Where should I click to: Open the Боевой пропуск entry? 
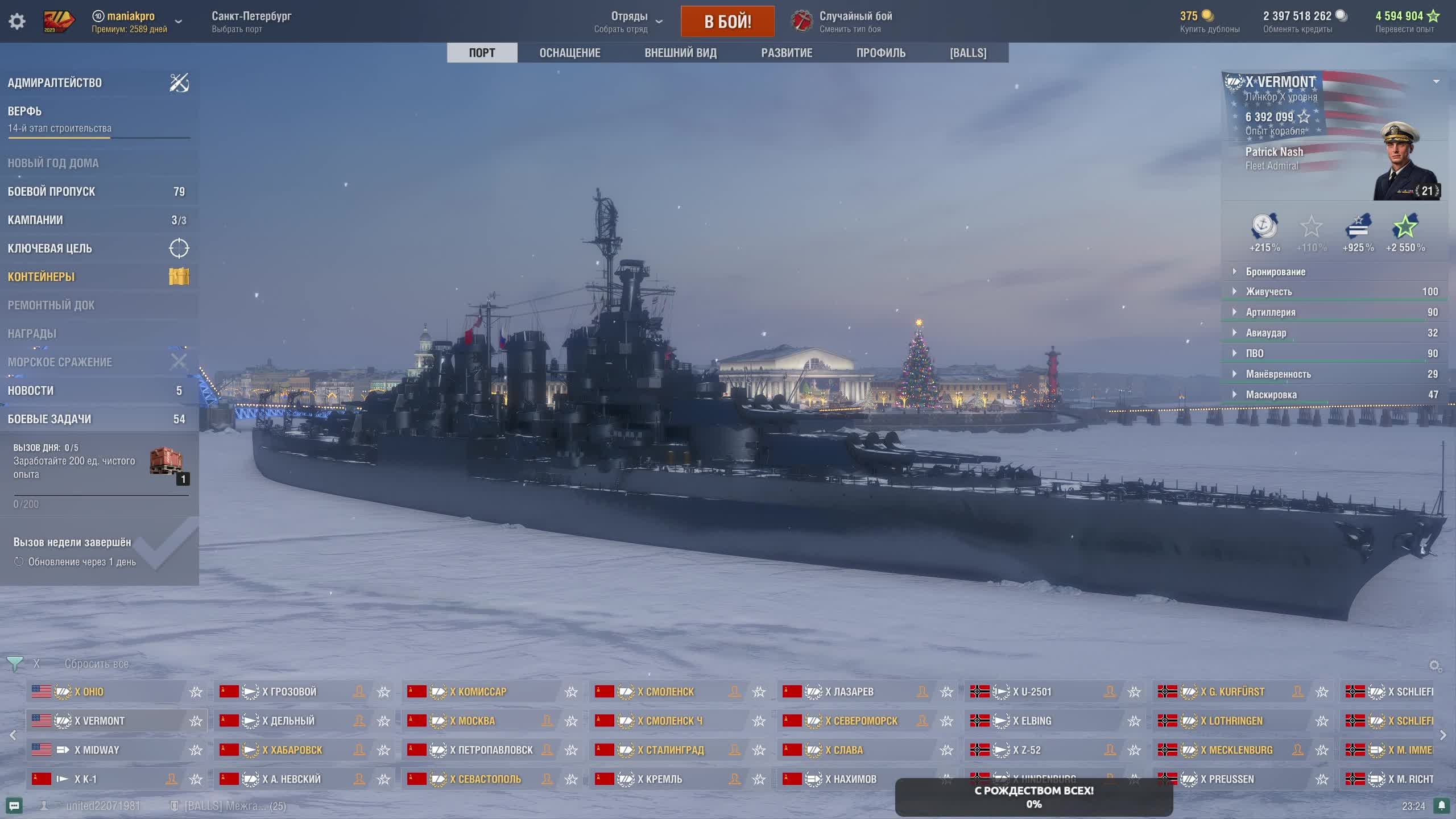coord(52,192)
